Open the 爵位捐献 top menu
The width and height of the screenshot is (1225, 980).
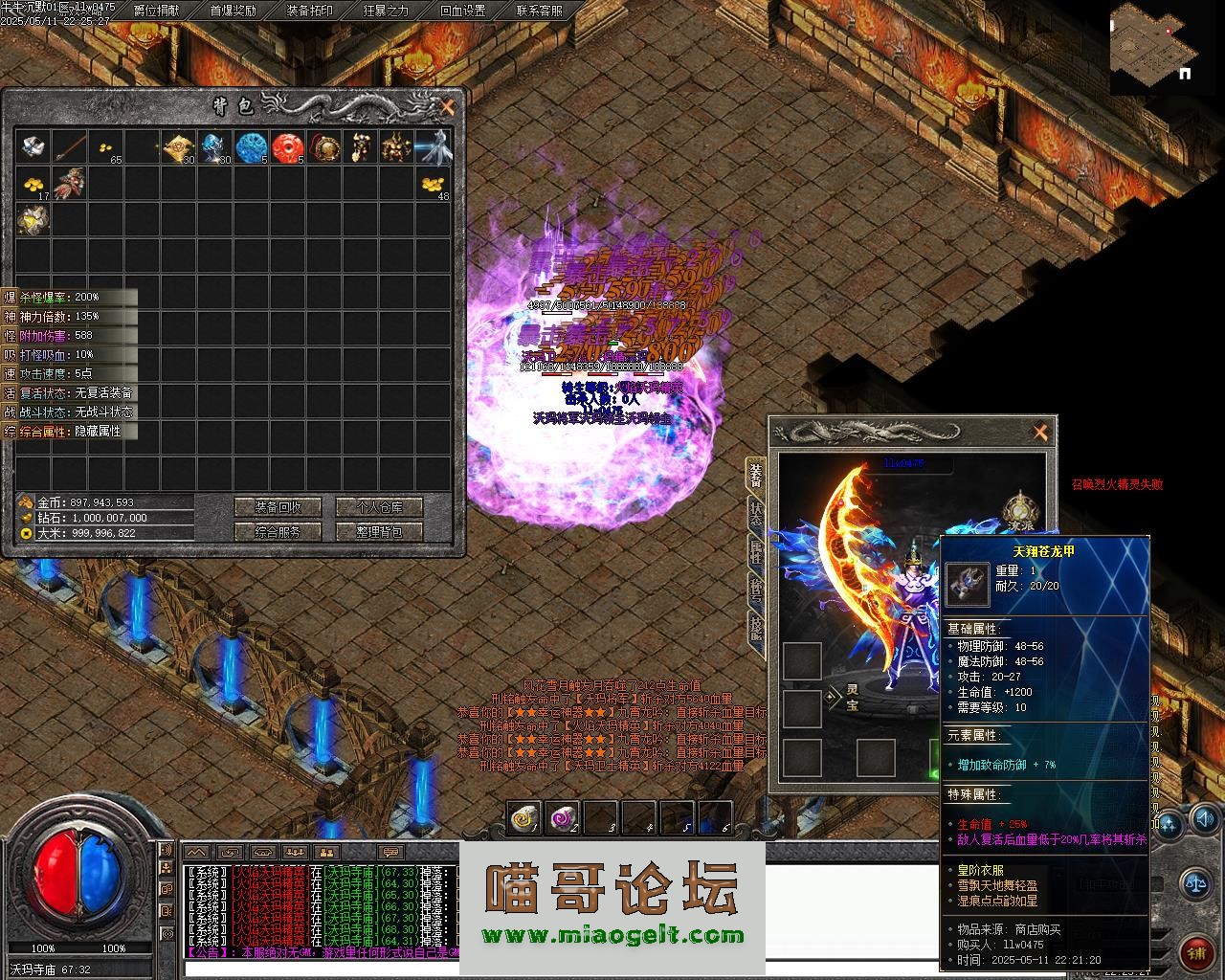point(156,11)
